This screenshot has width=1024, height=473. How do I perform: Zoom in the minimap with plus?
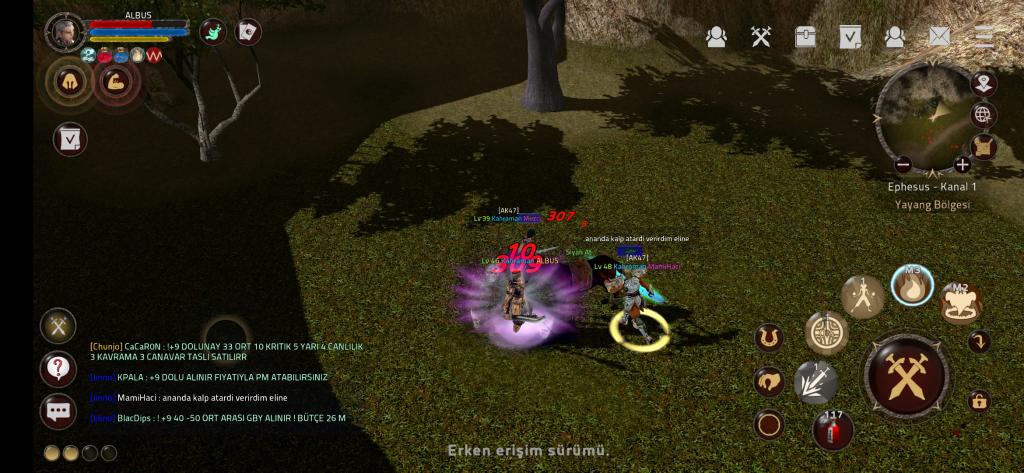point(962,164)
